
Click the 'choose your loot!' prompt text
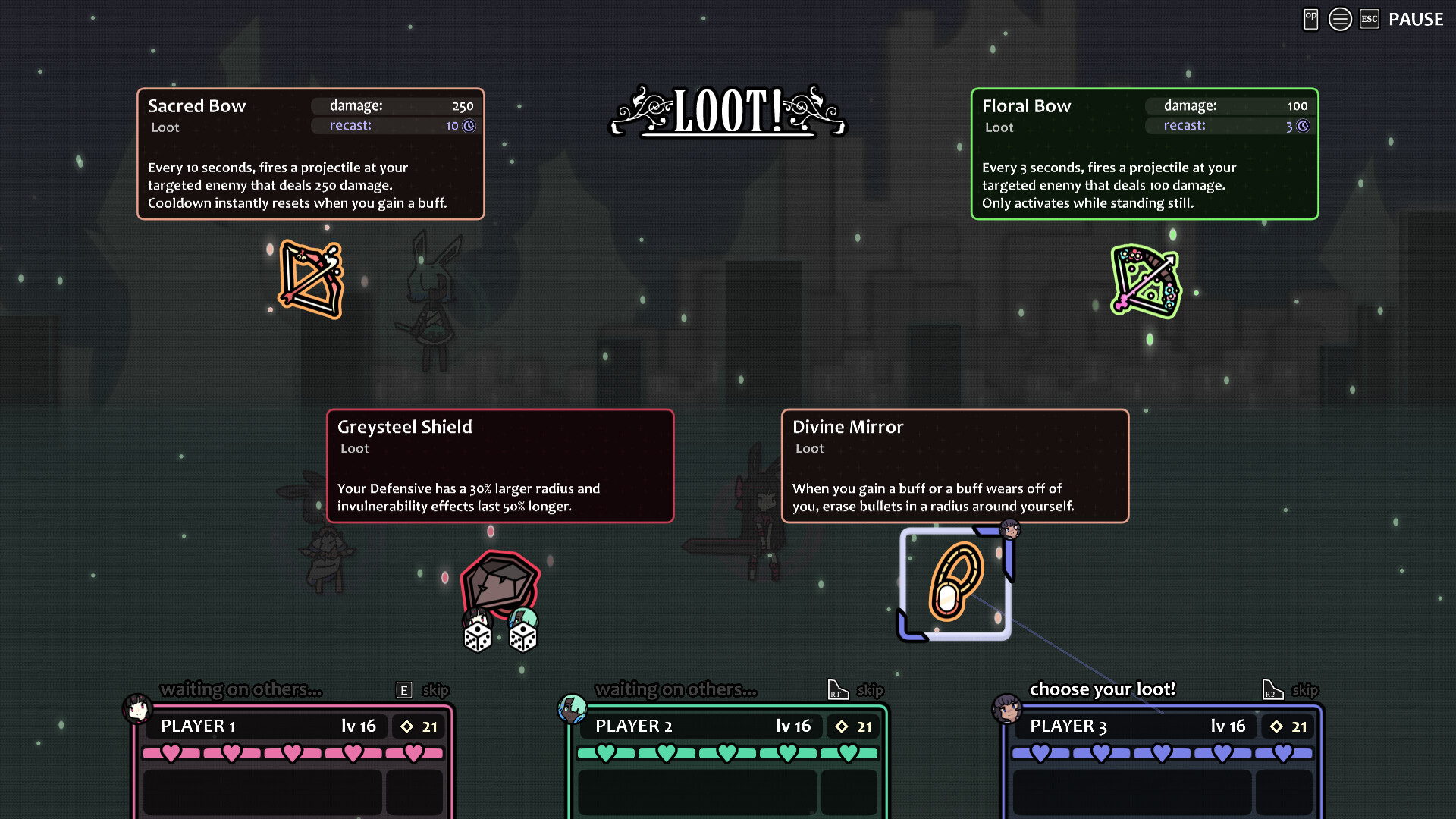(x=1103, y=689)
